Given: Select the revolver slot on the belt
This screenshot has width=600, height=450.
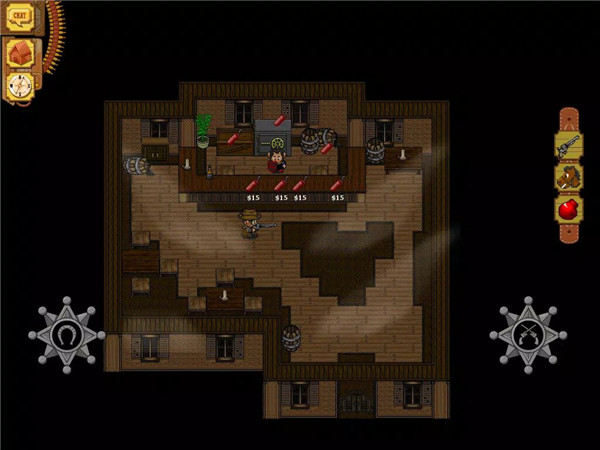Looking at the screenshot, I should (x=568, y=146).
